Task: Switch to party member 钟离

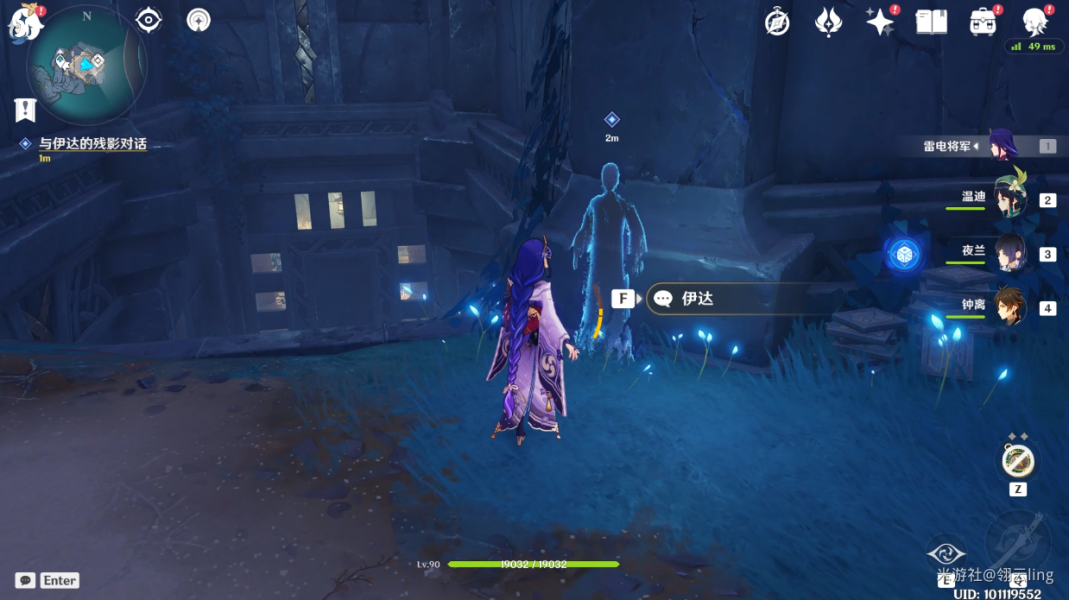Action: 1010,308
